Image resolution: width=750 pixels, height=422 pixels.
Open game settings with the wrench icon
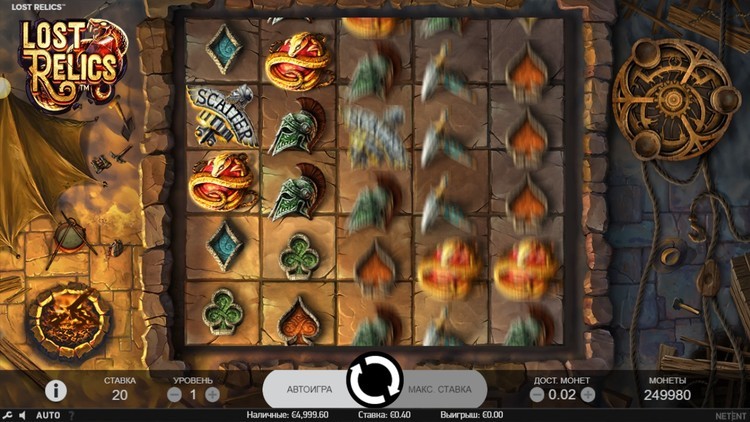tap(8, 415)
